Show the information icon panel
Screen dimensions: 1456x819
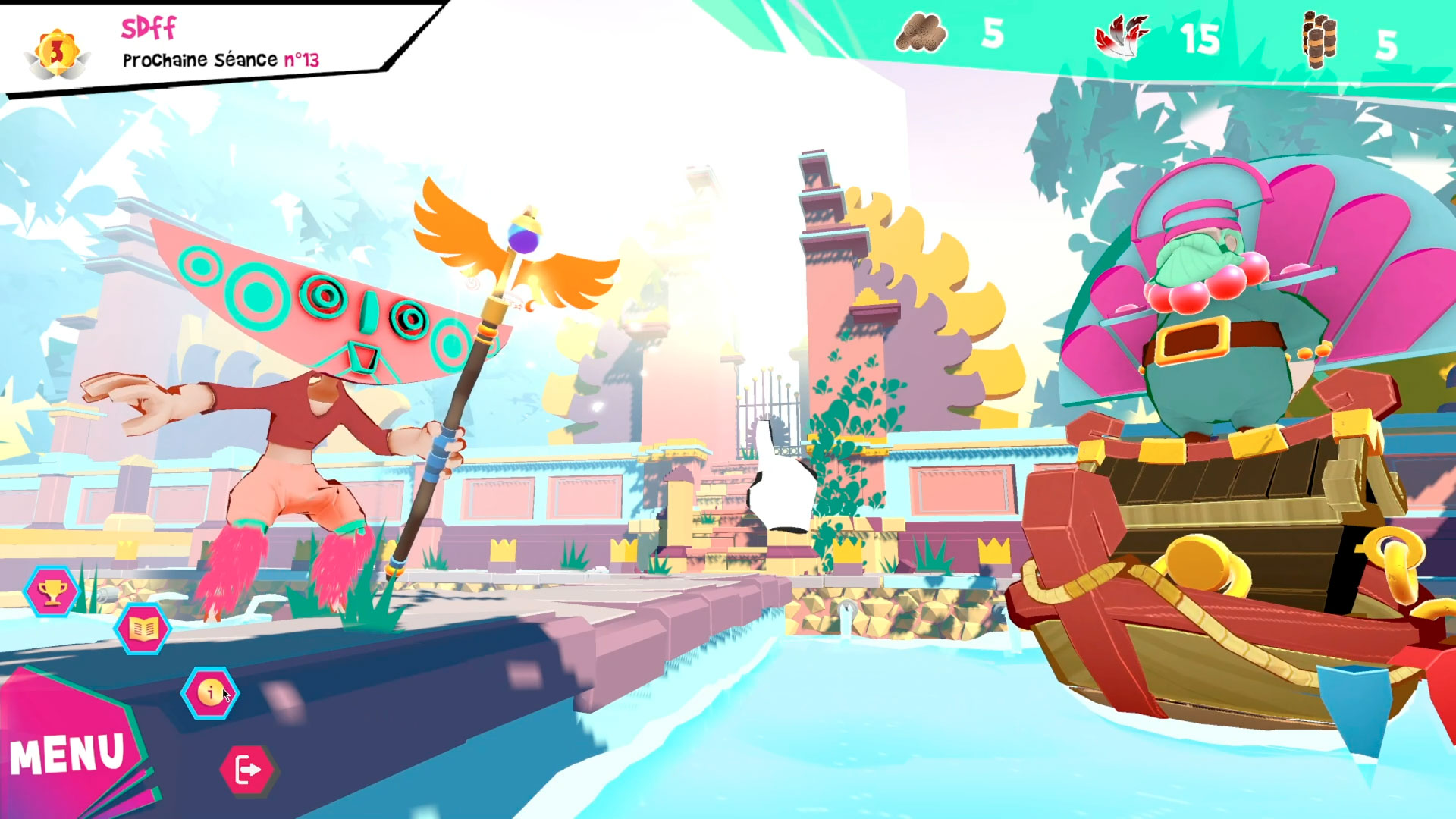[210, 692]
